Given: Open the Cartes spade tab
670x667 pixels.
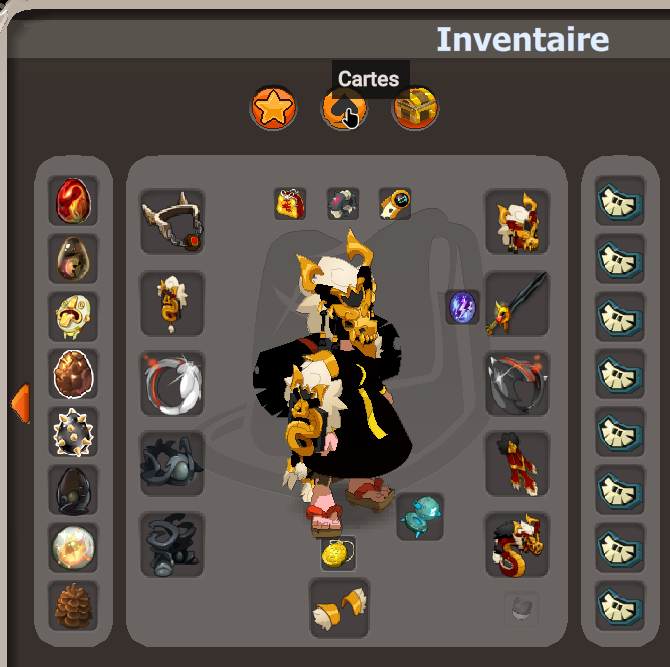Looking at the screenshot, I should 344,108.
